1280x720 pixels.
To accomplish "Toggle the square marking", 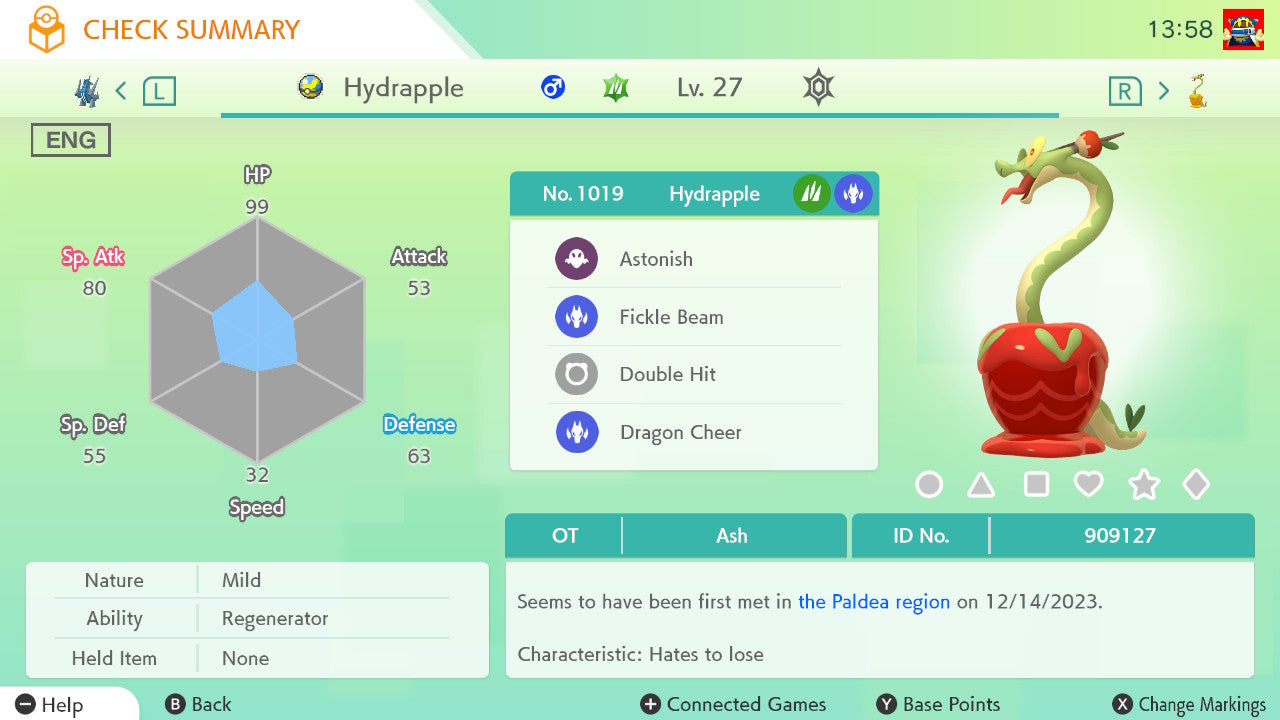I will pos(1036,485).
